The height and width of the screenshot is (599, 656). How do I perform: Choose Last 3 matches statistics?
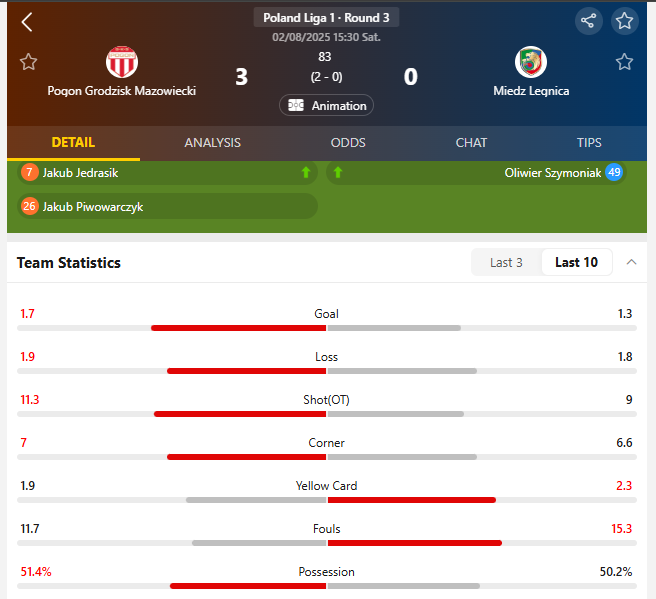click(506, 263)
